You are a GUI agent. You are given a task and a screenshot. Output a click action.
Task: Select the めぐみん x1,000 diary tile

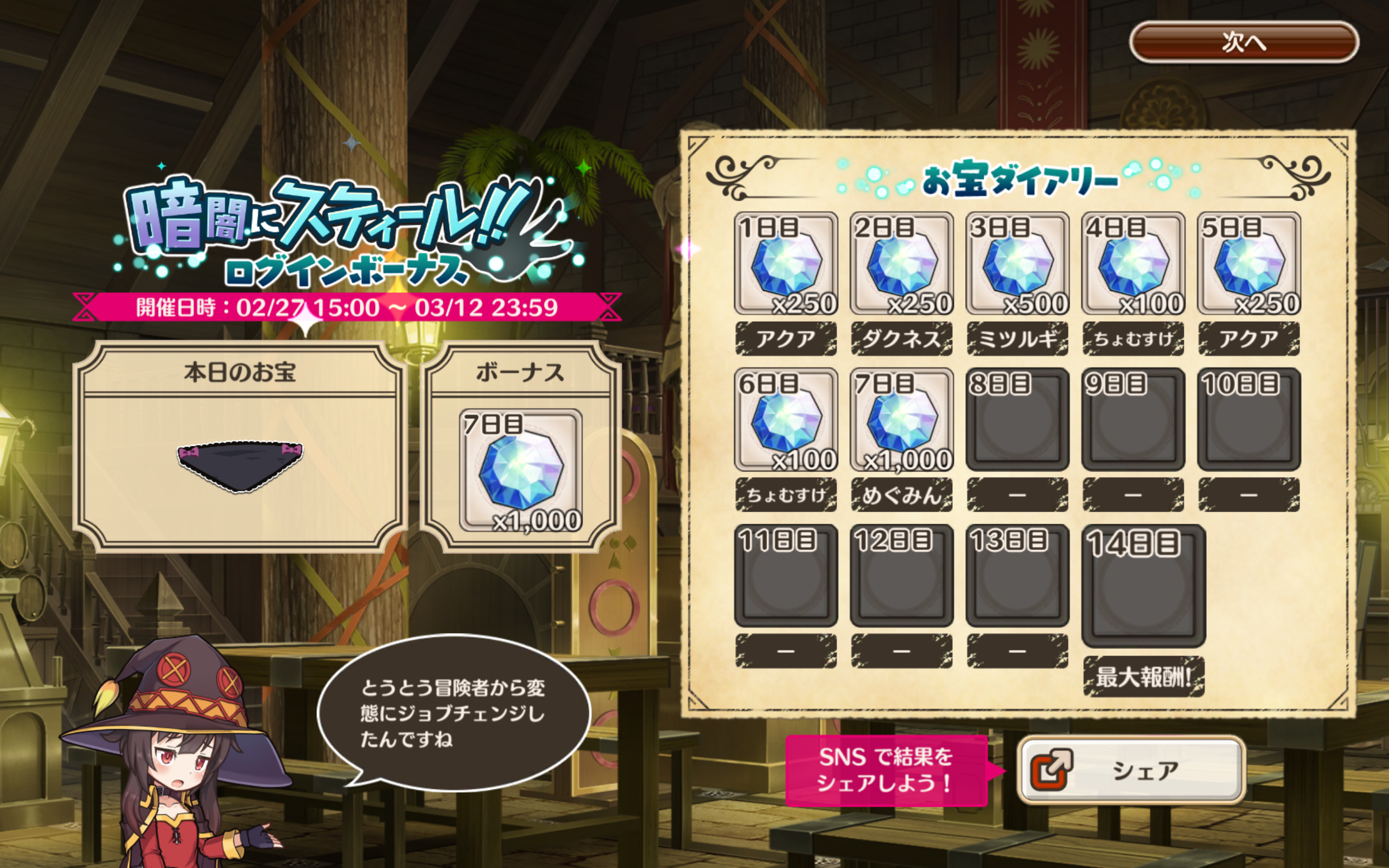tap(901, 420)
